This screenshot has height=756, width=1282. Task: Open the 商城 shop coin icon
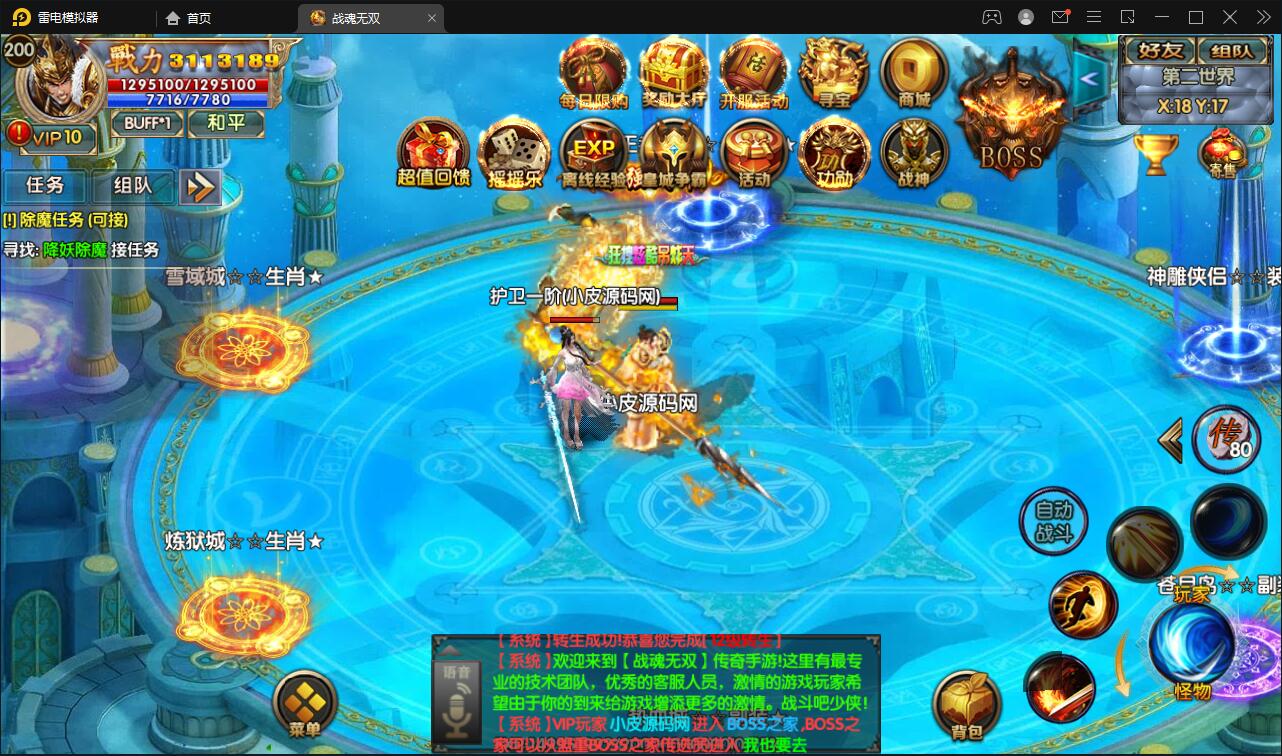tap(914, 72)
